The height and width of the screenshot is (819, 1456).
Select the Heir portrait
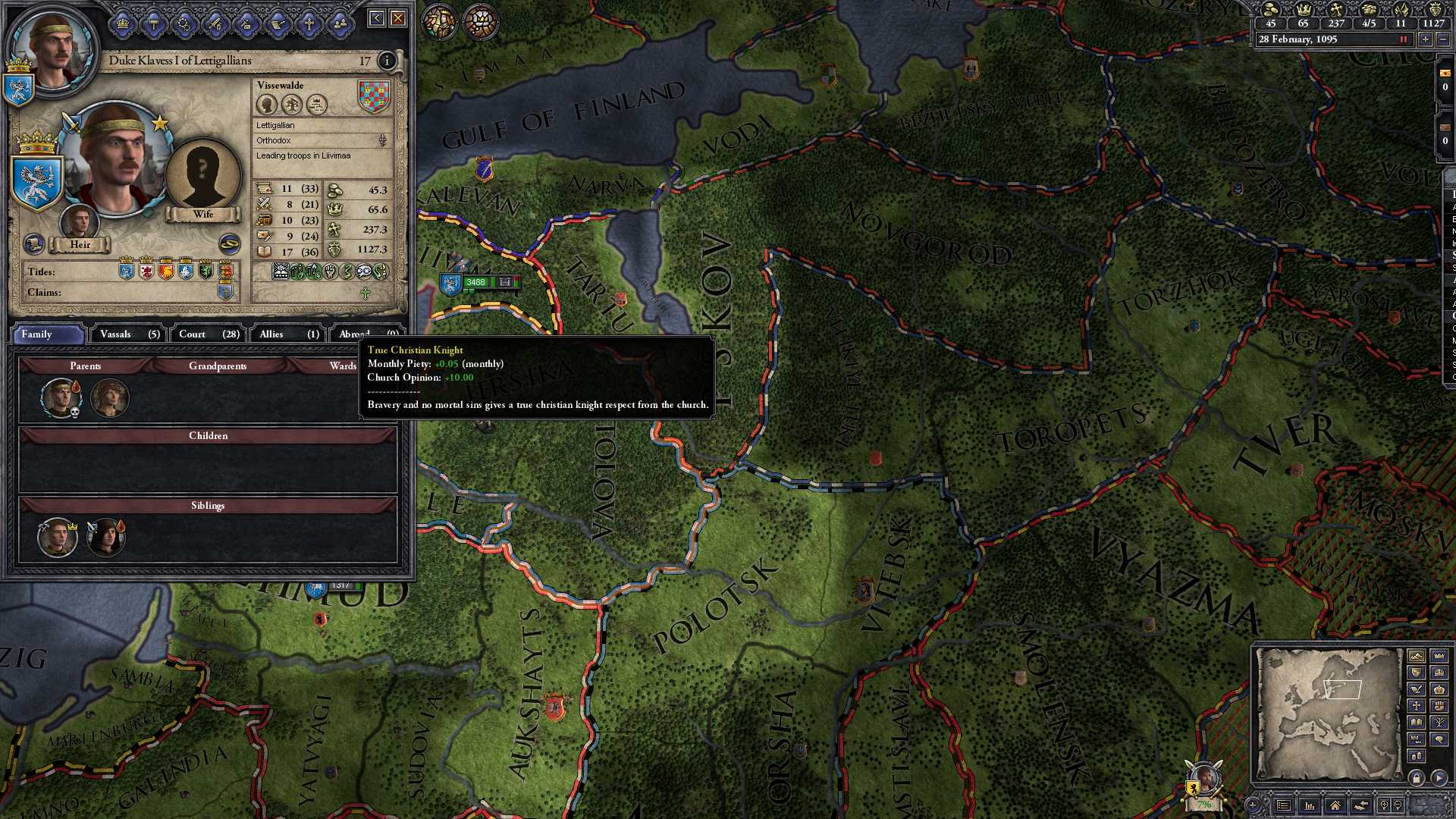(x=79, y=222)
